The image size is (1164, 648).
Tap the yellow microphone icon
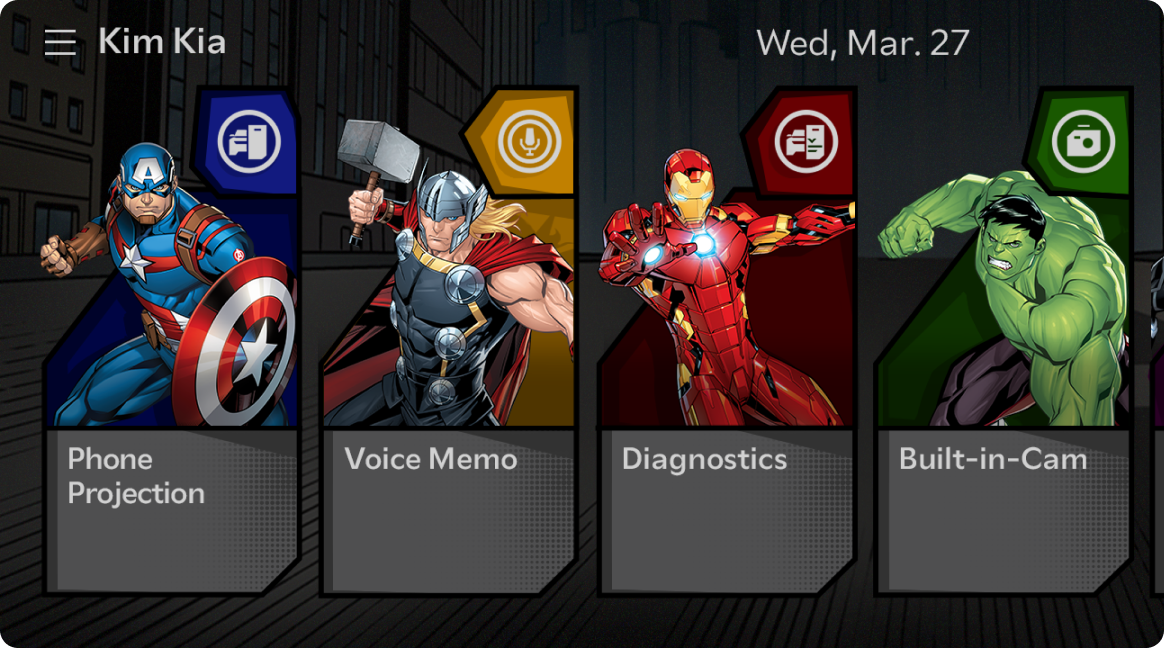point(528,143)
